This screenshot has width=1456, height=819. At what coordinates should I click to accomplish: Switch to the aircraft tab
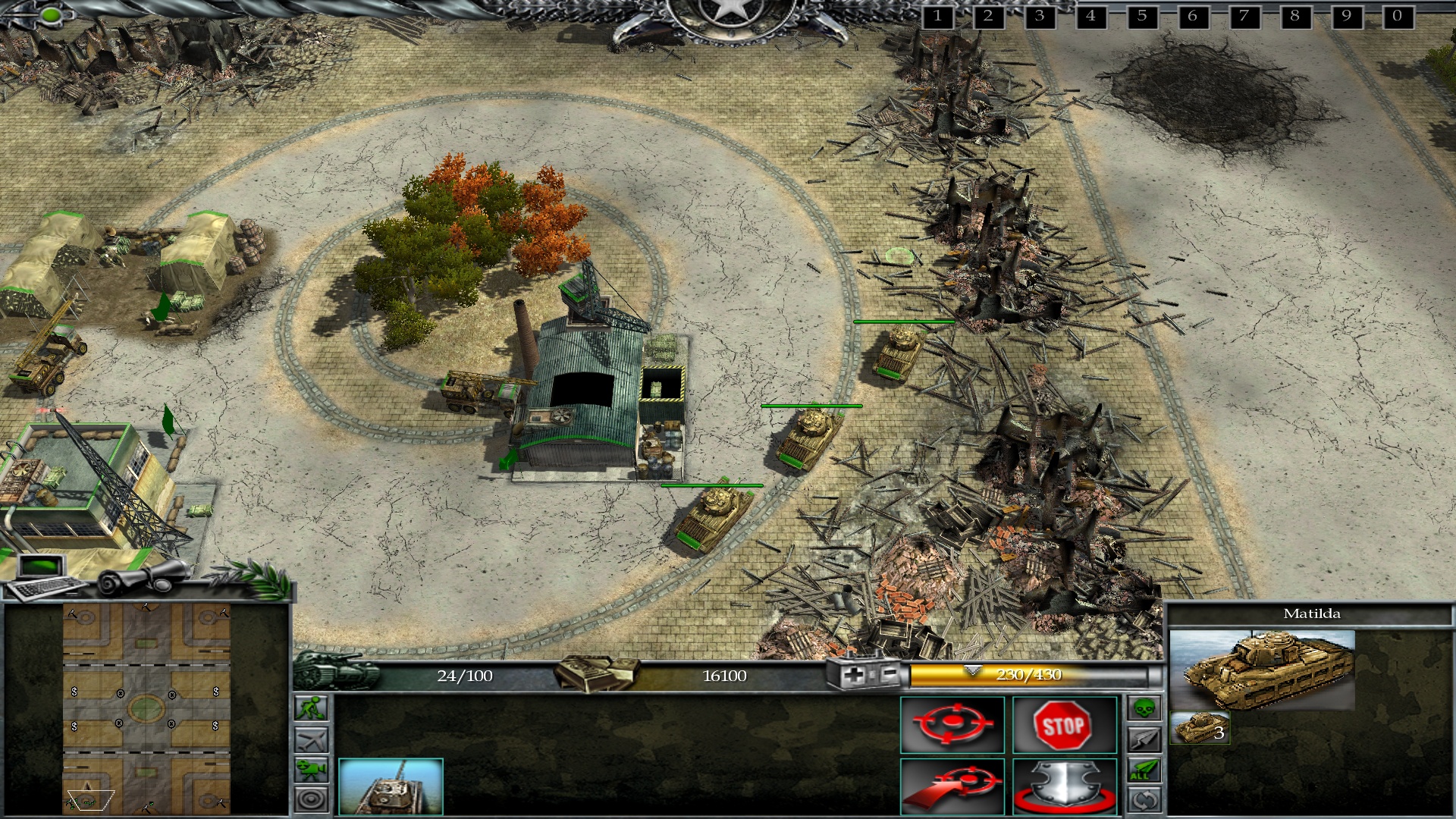tap(312, 739)
